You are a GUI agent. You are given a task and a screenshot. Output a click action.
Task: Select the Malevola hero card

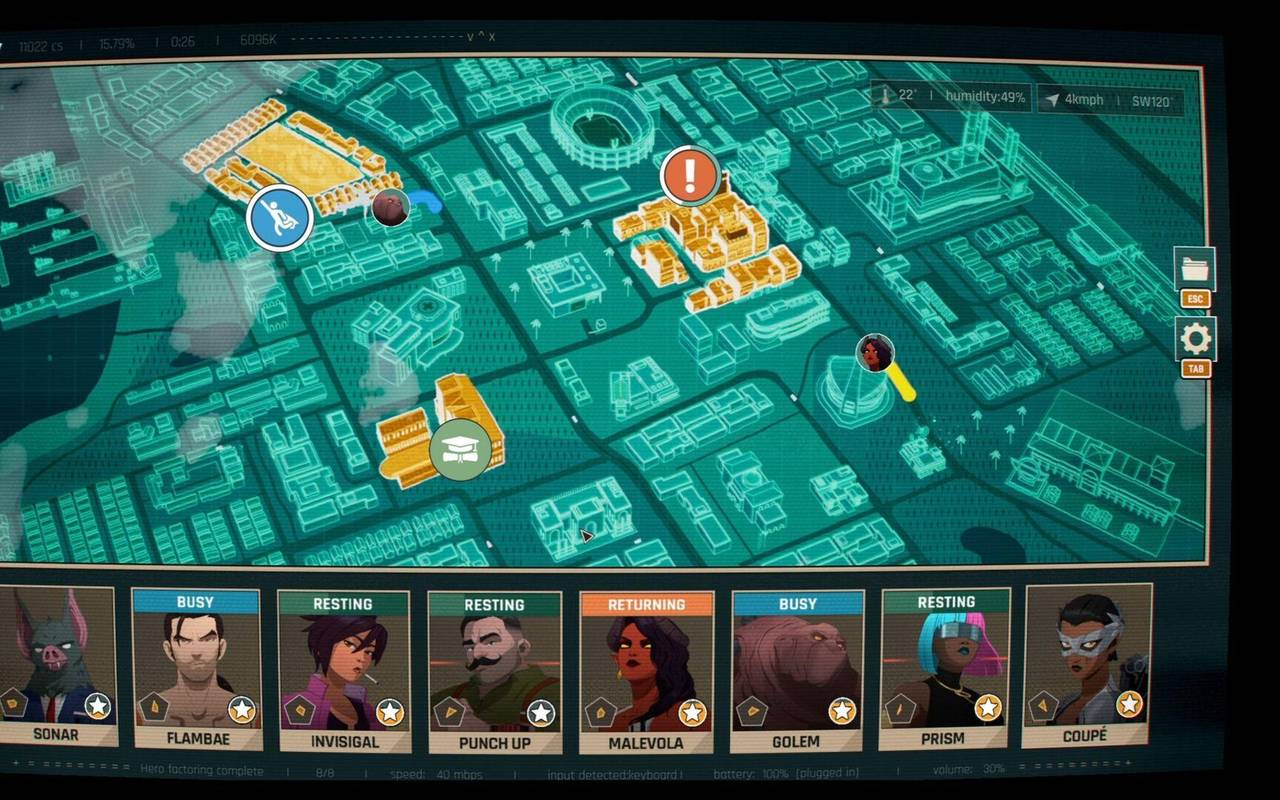click(646, 670)
